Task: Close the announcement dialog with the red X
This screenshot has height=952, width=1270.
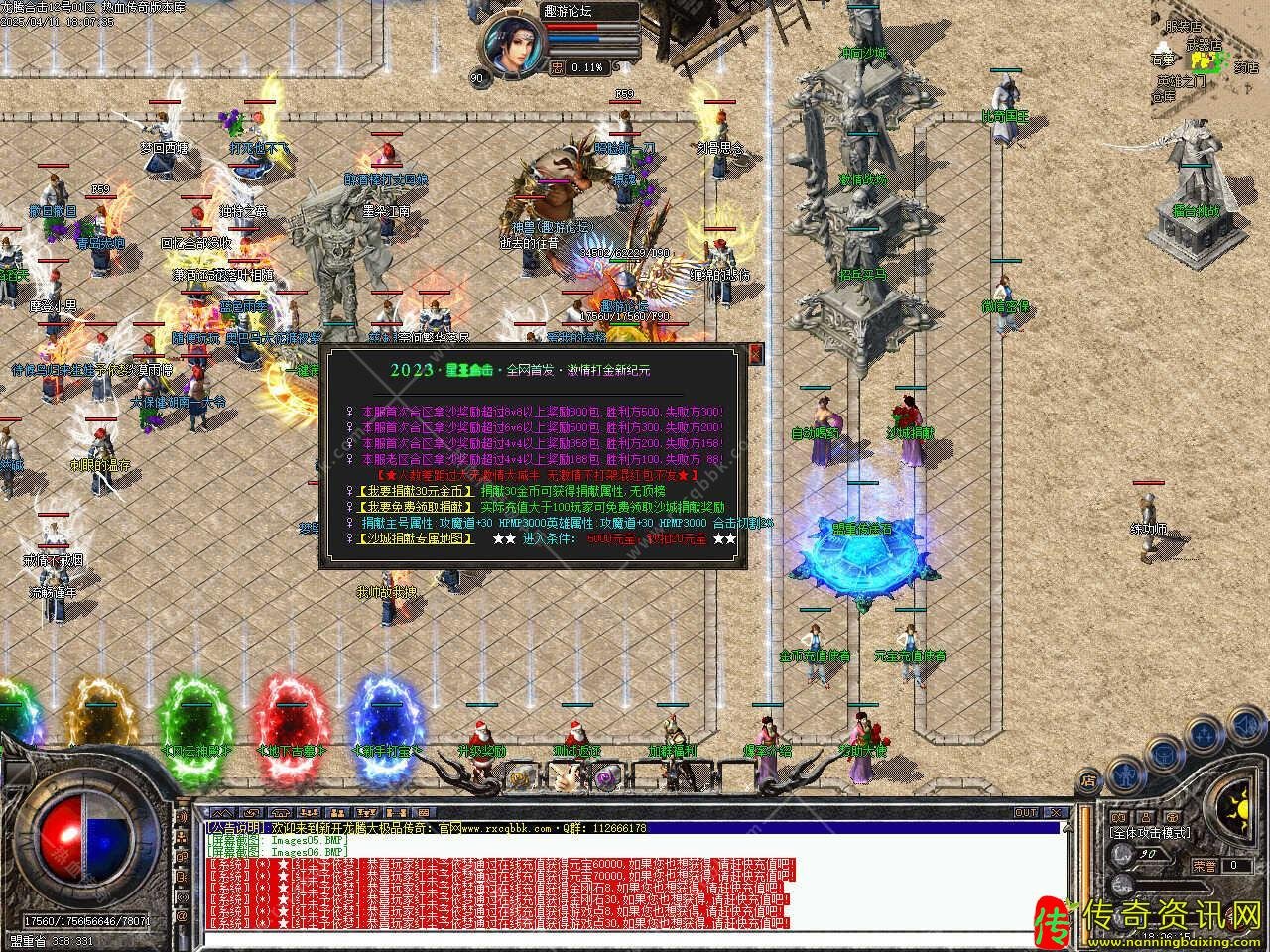Action: 755,353
